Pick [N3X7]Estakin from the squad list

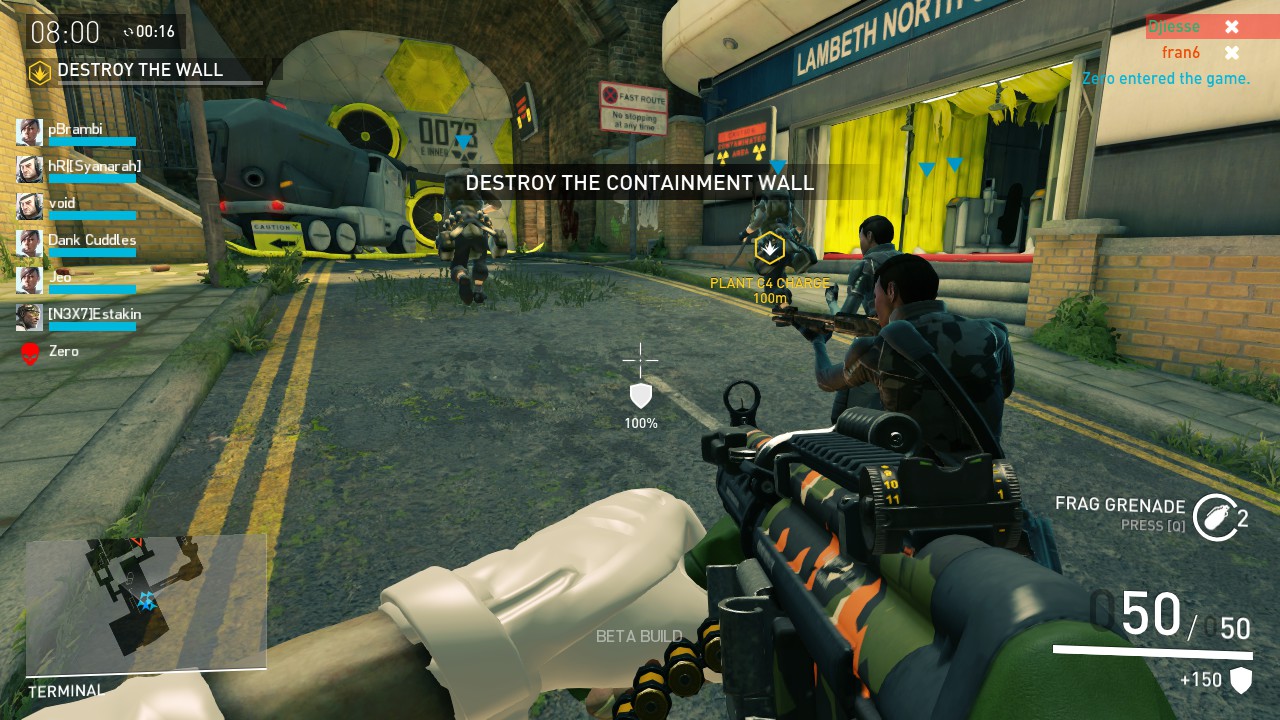[x=94, y=317]
